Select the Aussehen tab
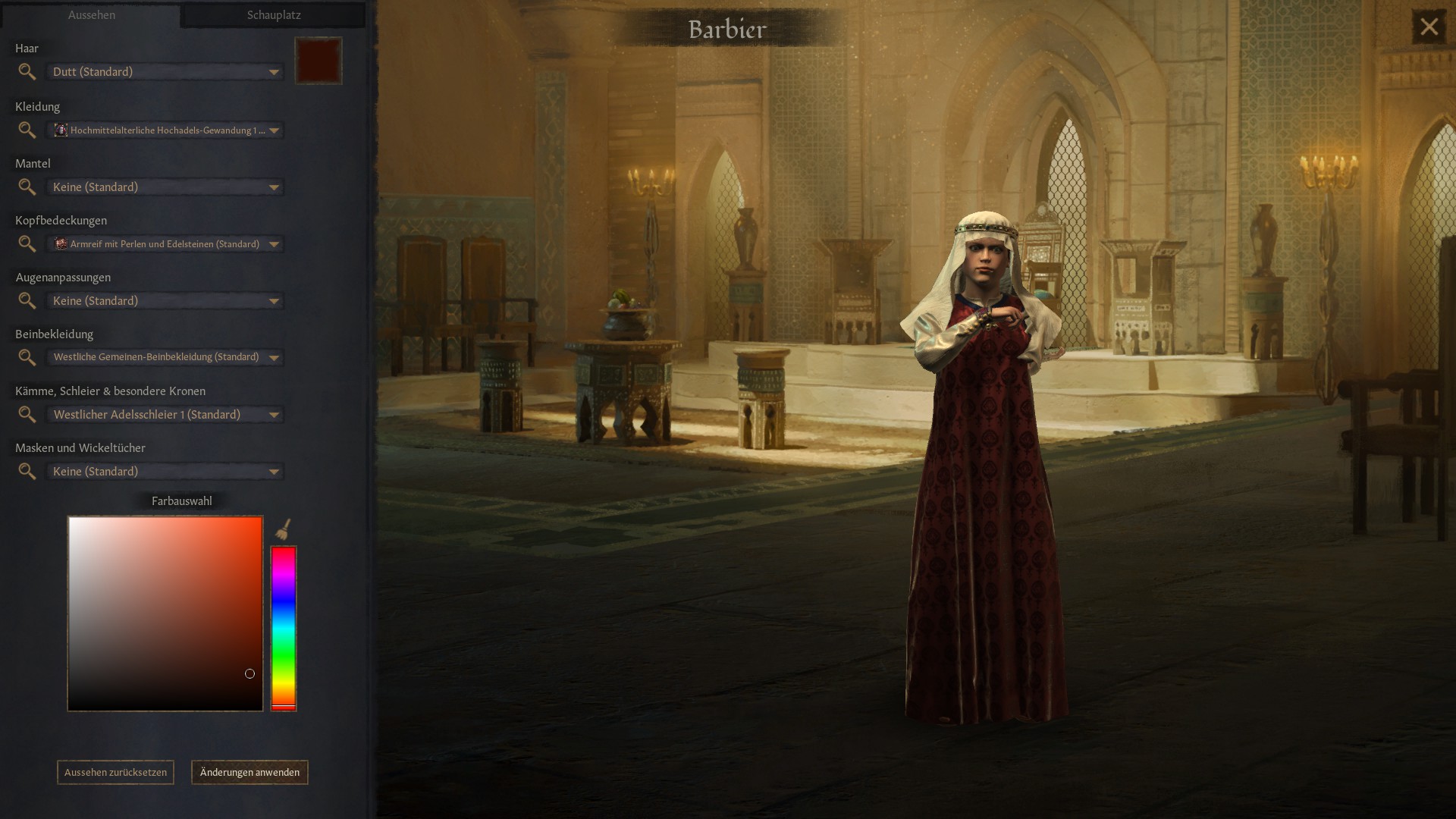 point(91,14)
